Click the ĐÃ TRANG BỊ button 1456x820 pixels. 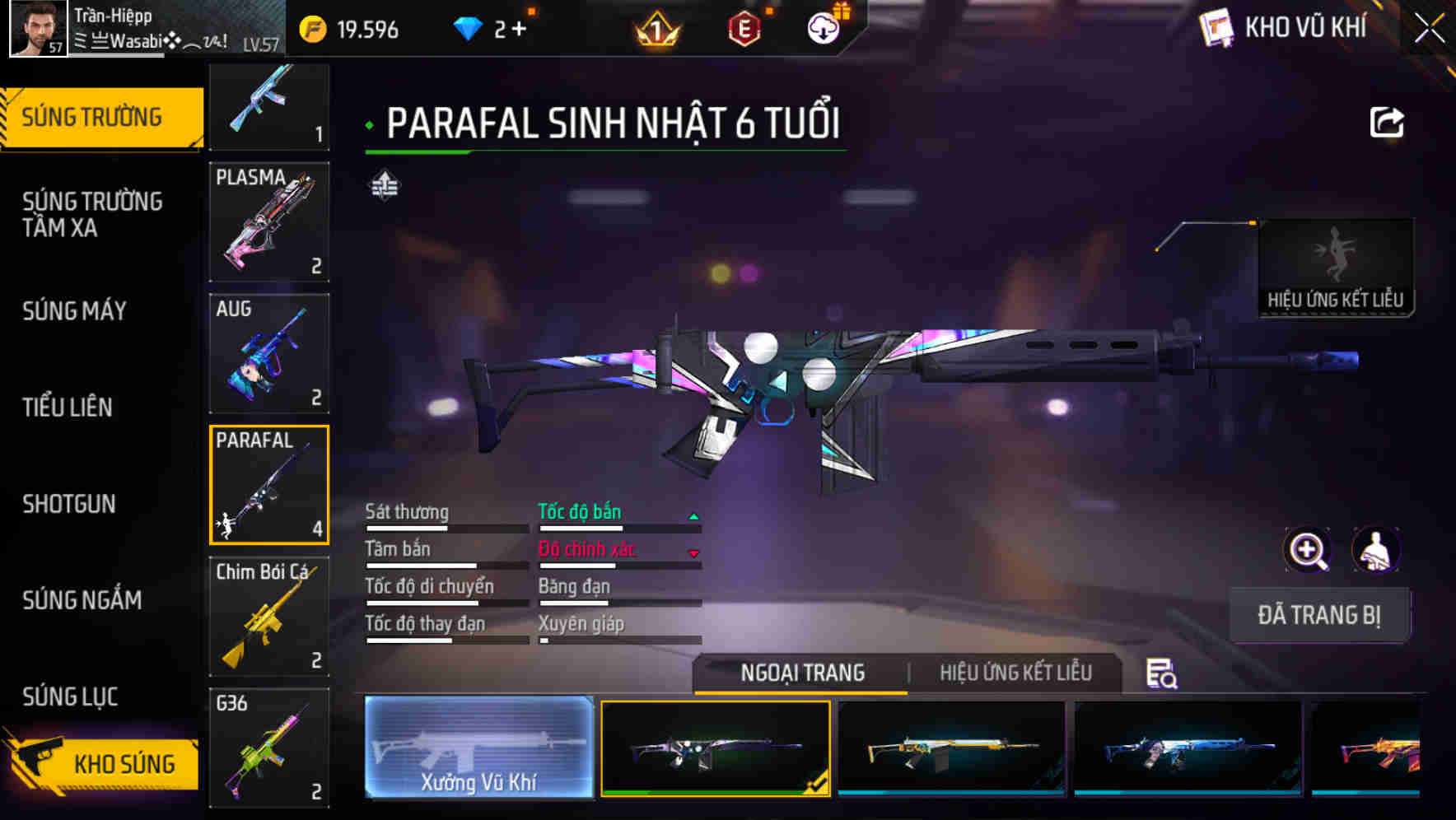tap(1318, 614)
